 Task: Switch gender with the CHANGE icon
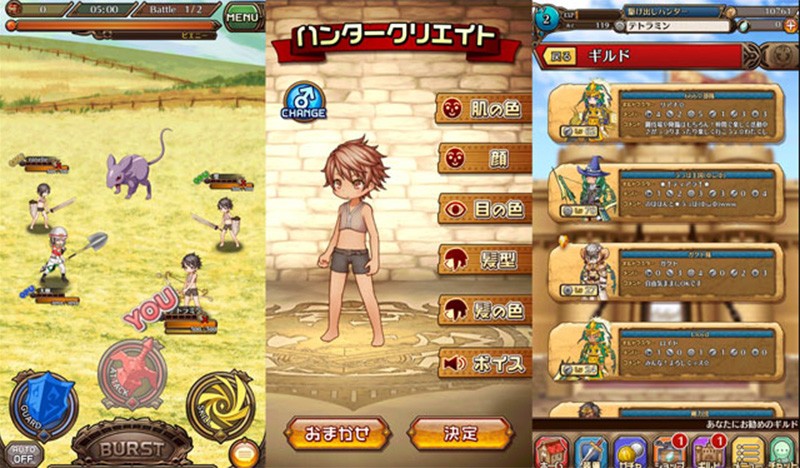(302, 100)
